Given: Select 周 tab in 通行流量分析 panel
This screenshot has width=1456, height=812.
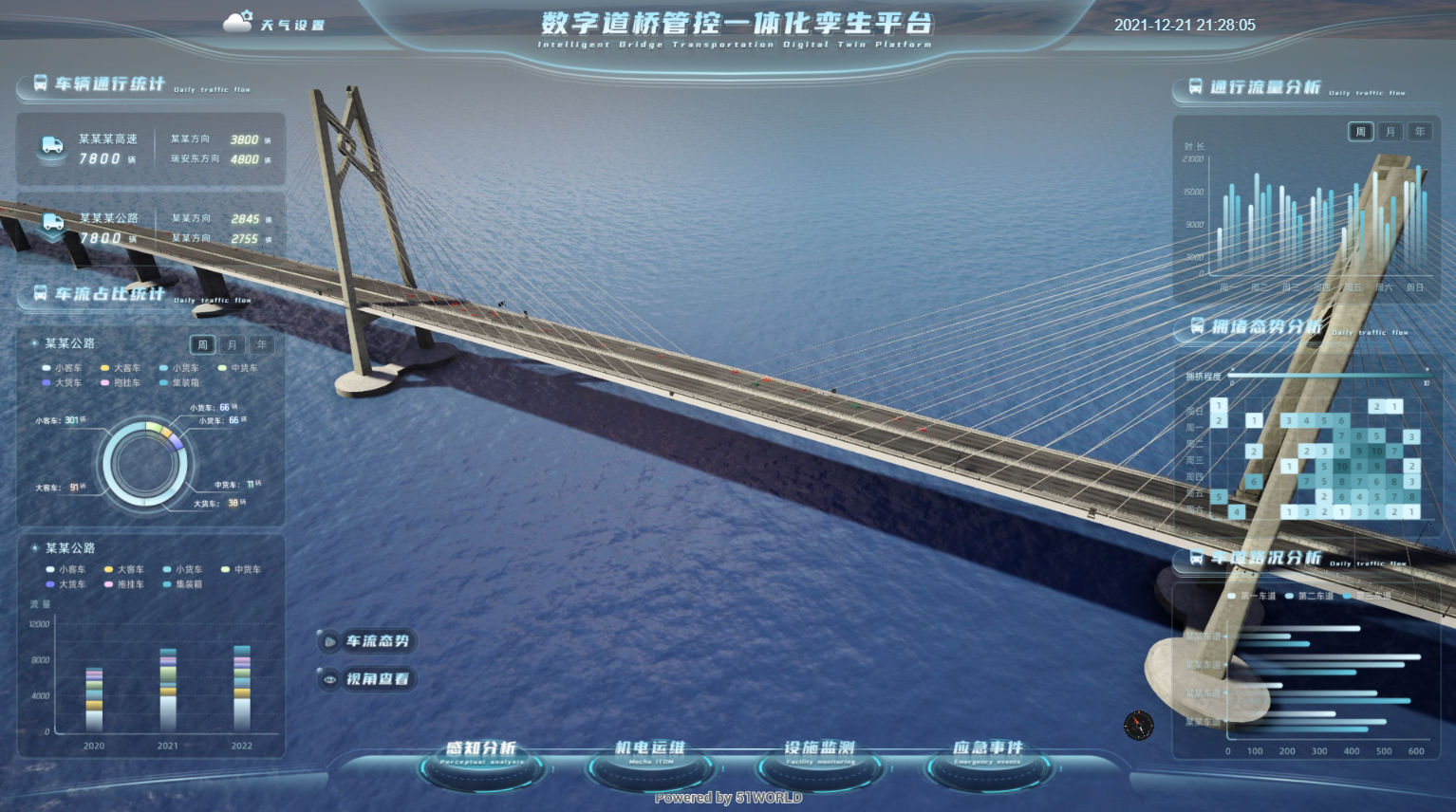Looking at the screenshot, I should pos(1360,132).
